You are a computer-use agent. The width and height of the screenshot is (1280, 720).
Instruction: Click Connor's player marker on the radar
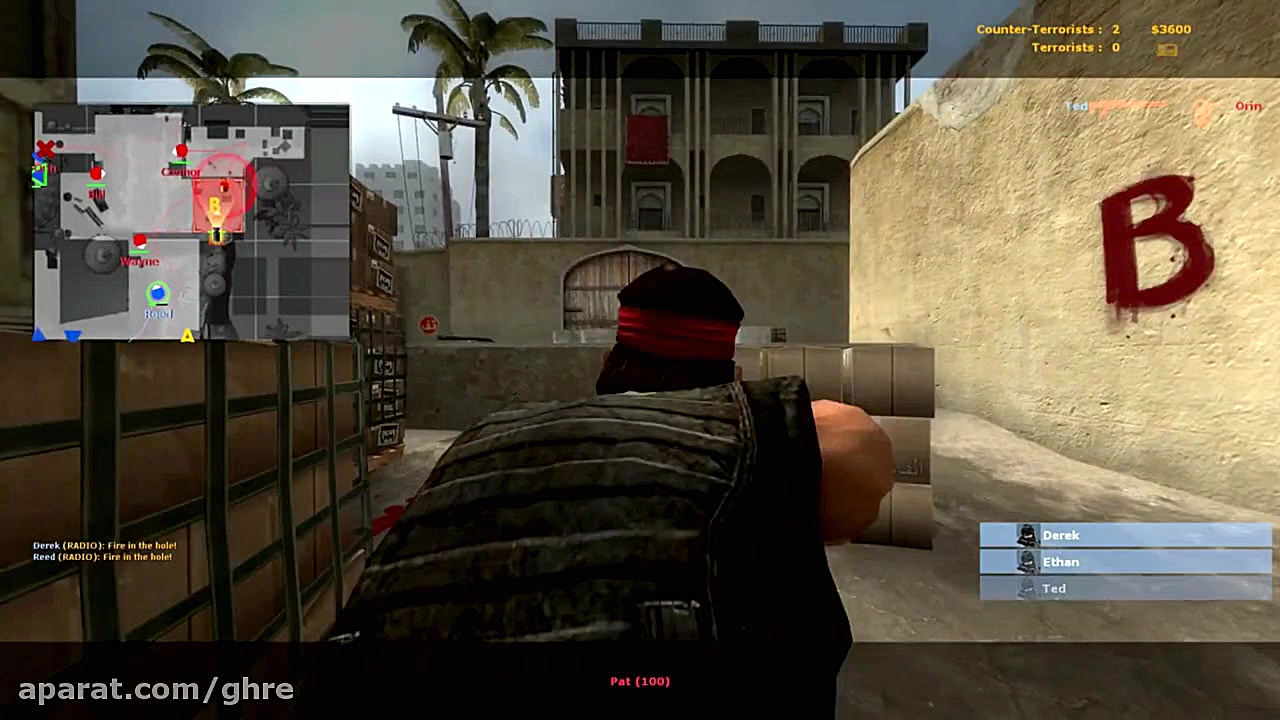tap(179, 151)
